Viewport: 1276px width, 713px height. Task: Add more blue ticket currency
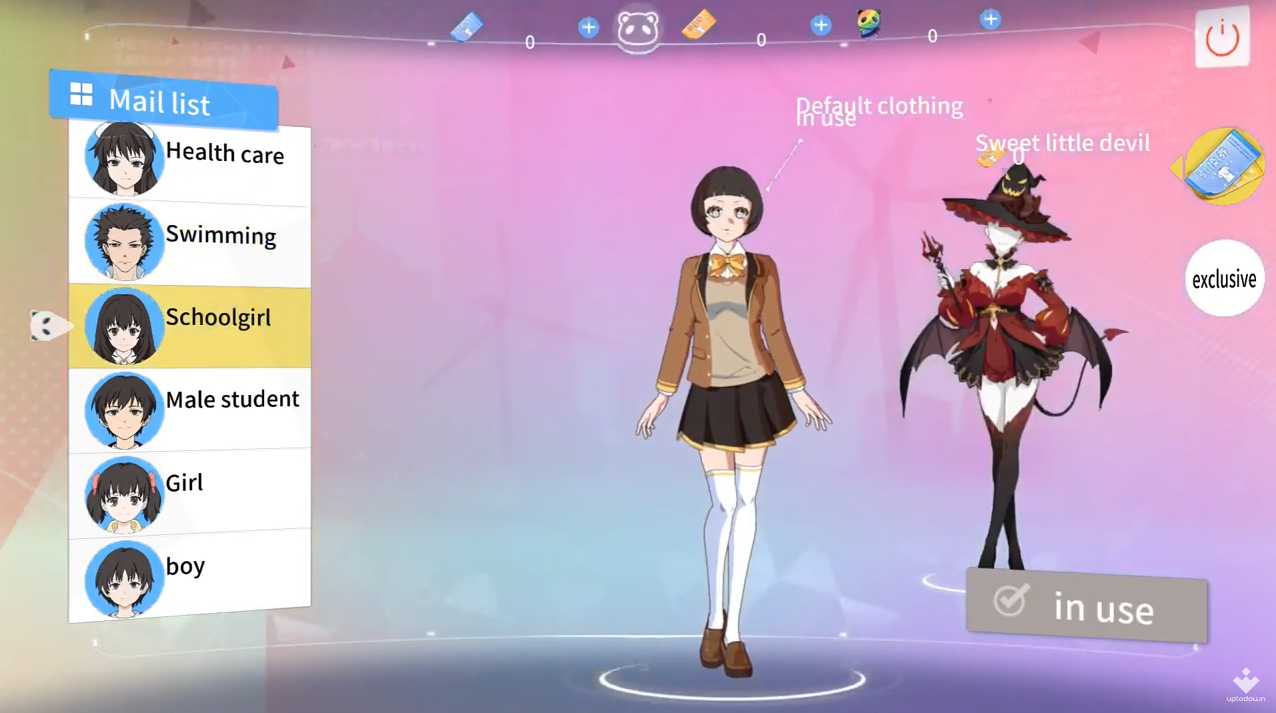click(588, 28)
